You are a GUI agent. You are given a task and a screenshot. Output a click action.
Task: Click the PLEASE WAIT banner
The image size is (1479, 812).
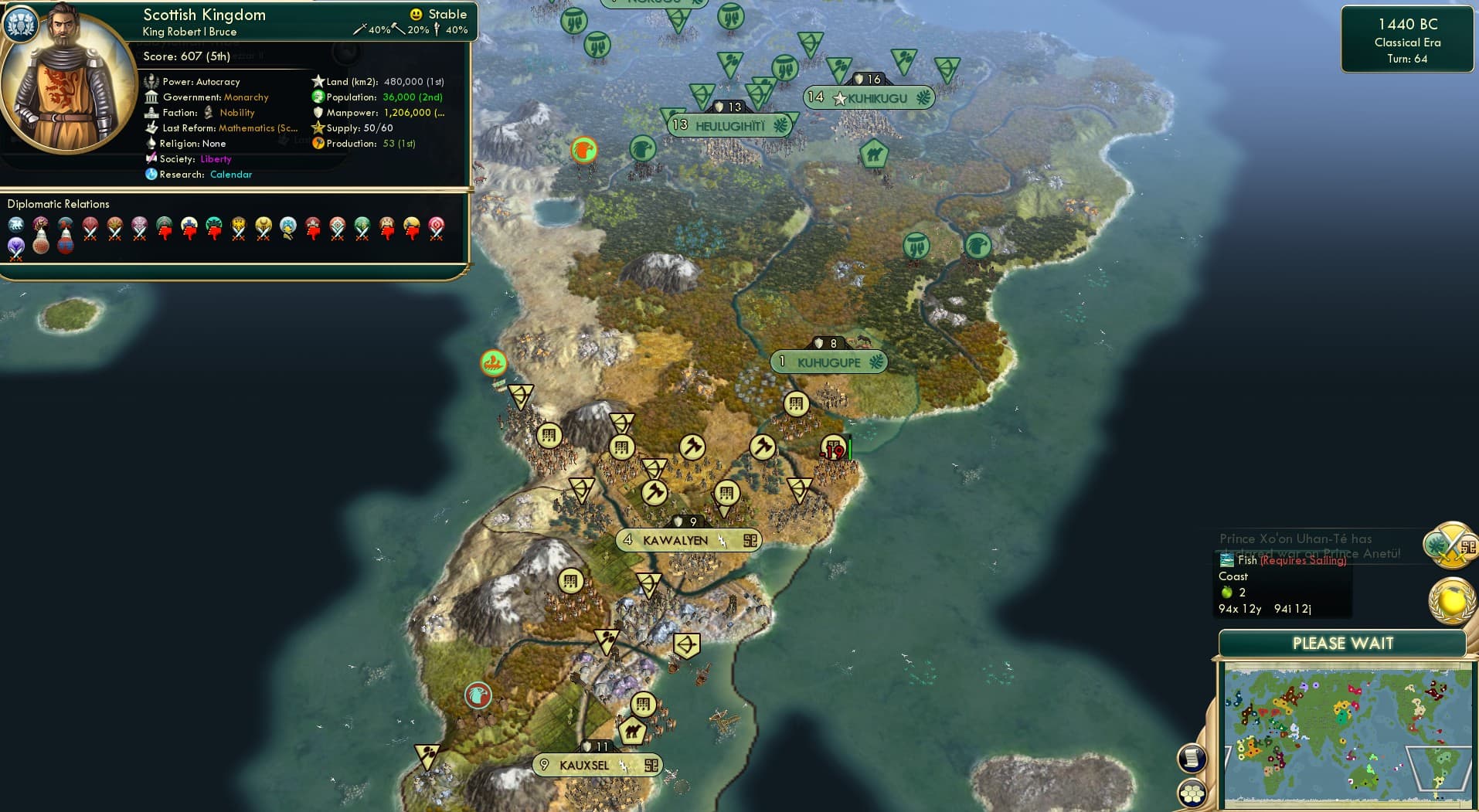(x=1344, y=643)
